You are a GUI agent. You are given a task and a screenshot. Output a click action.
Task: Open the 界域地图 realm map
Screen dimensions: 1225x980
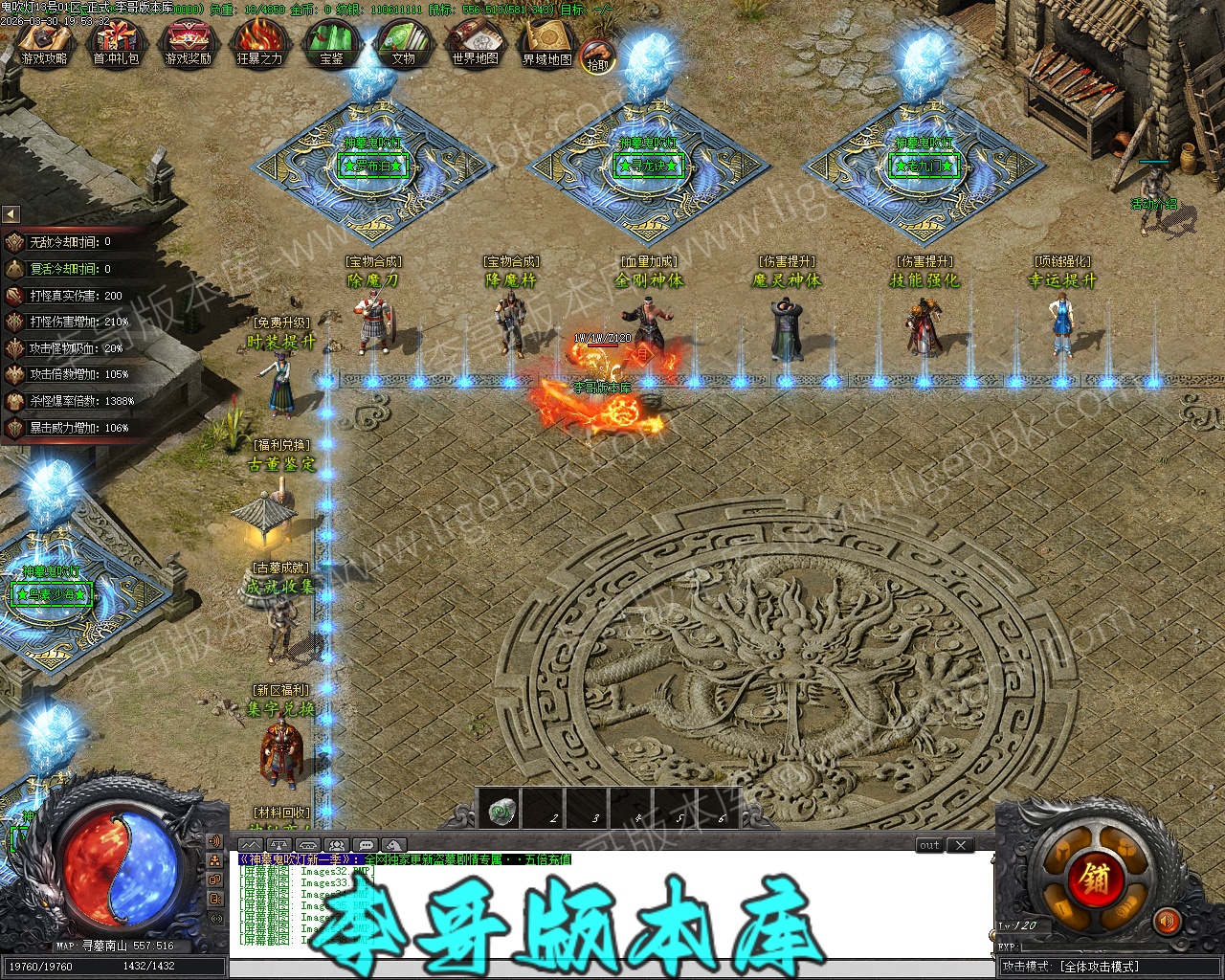coord(547,45)
